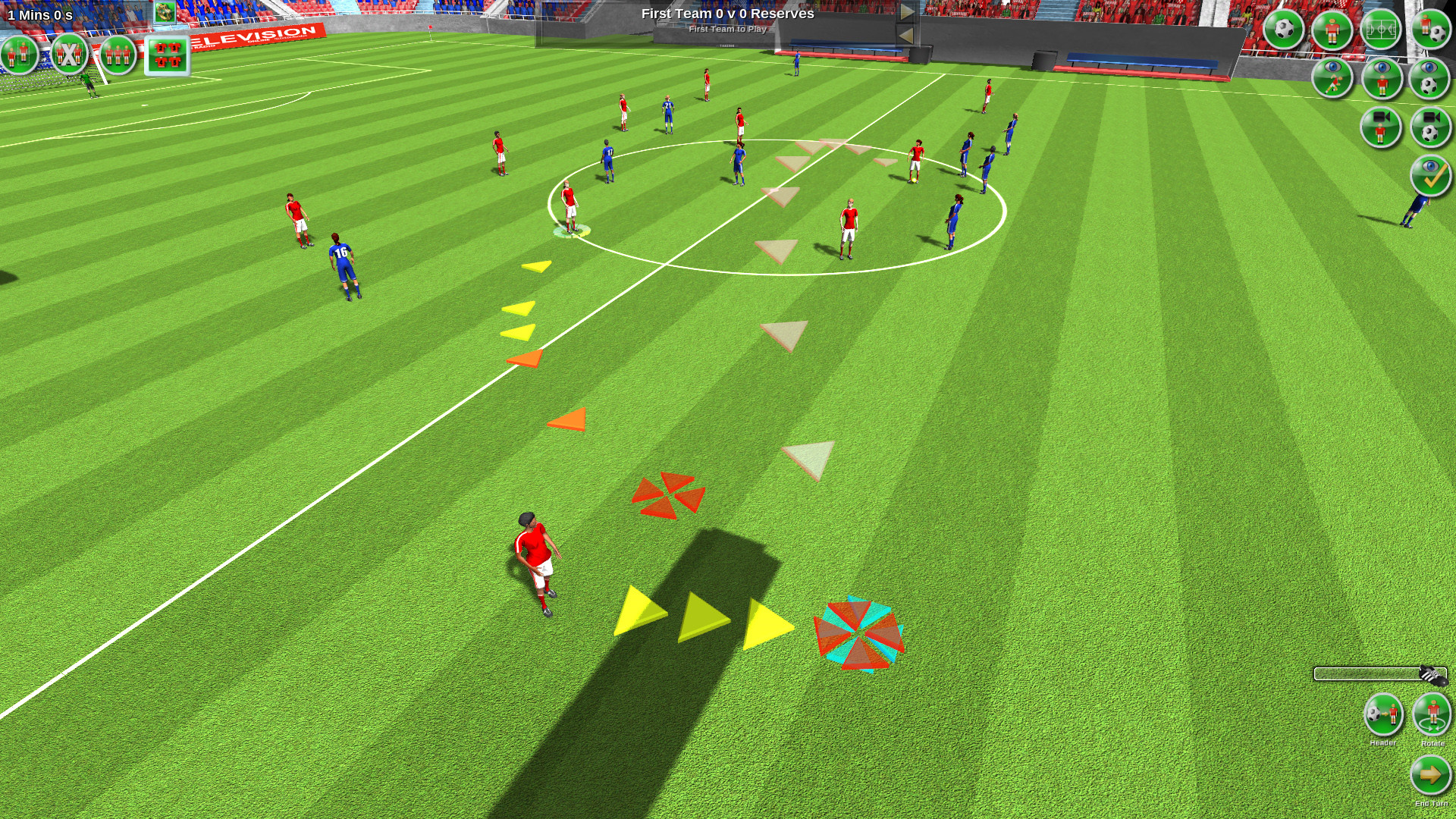This screenshot has width=1456, height=819.
Task: Click the Header action button
Action: click(1384, 715)
